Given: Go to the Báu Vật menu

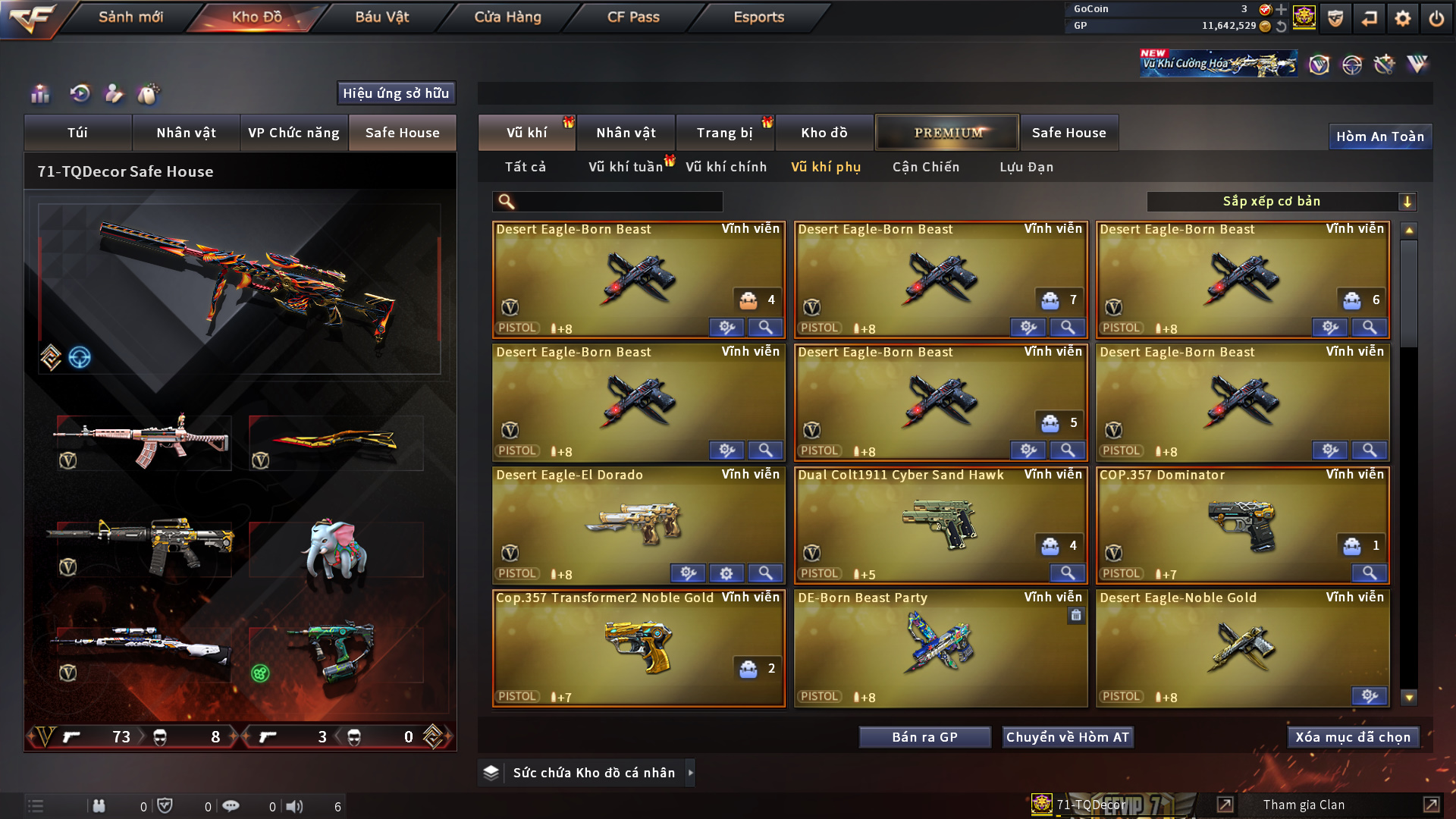Looking at the screenshot, I should click(381, 17).
